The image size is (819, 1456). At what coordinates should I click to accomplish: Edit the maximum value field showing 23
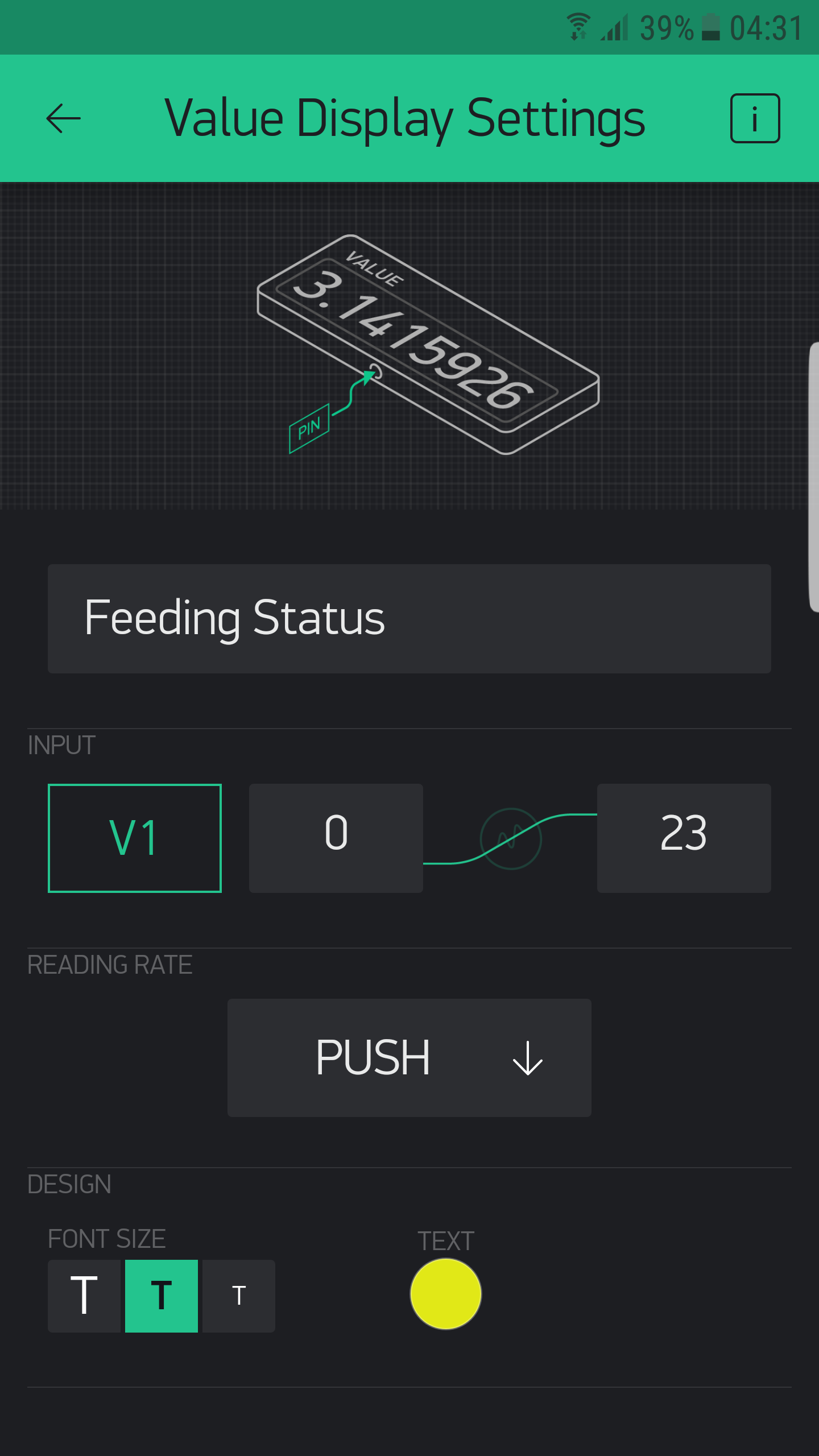(x=683, y=837)
